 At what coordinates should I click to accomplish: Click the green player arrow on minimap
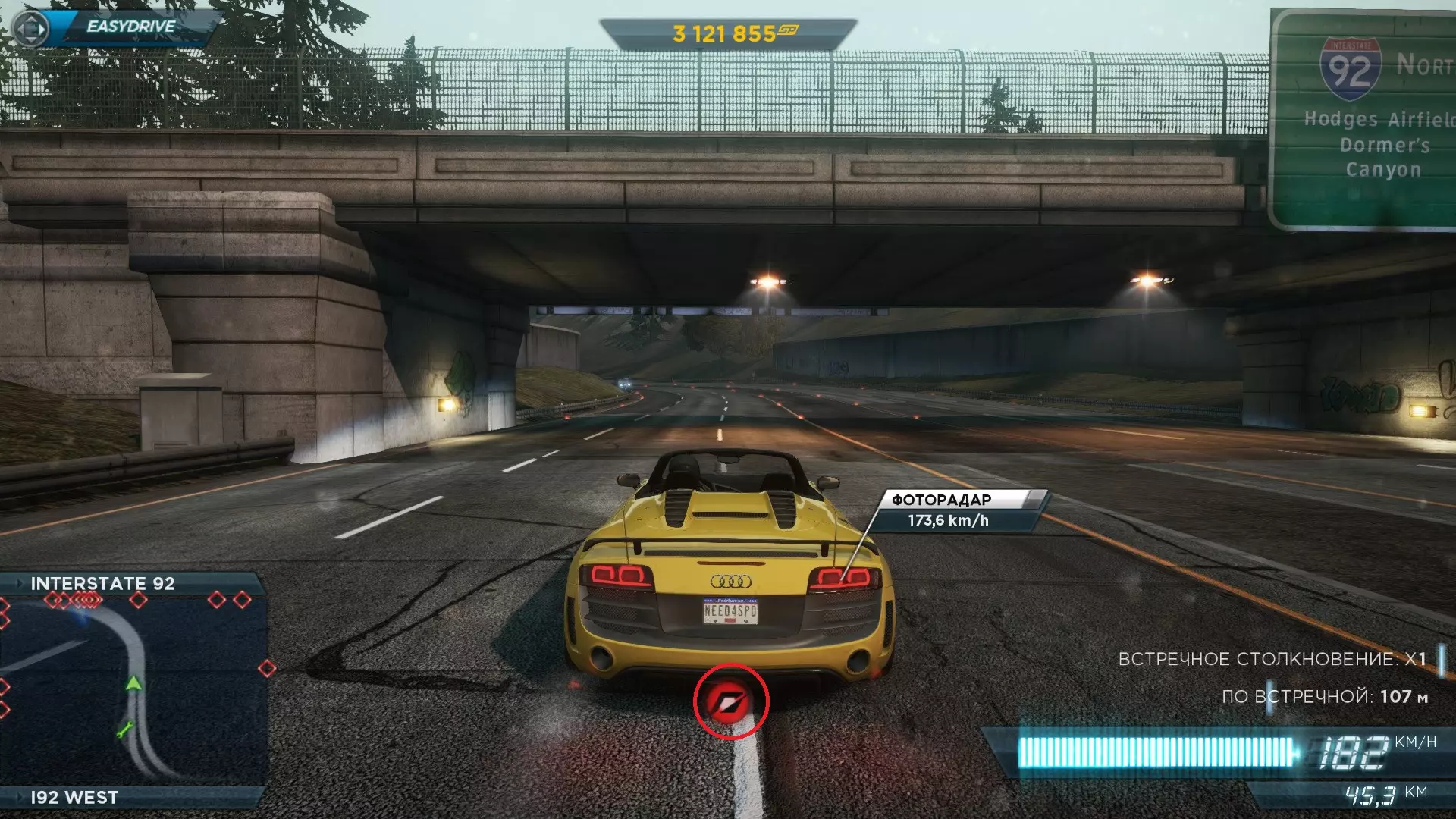coord(133,682)
